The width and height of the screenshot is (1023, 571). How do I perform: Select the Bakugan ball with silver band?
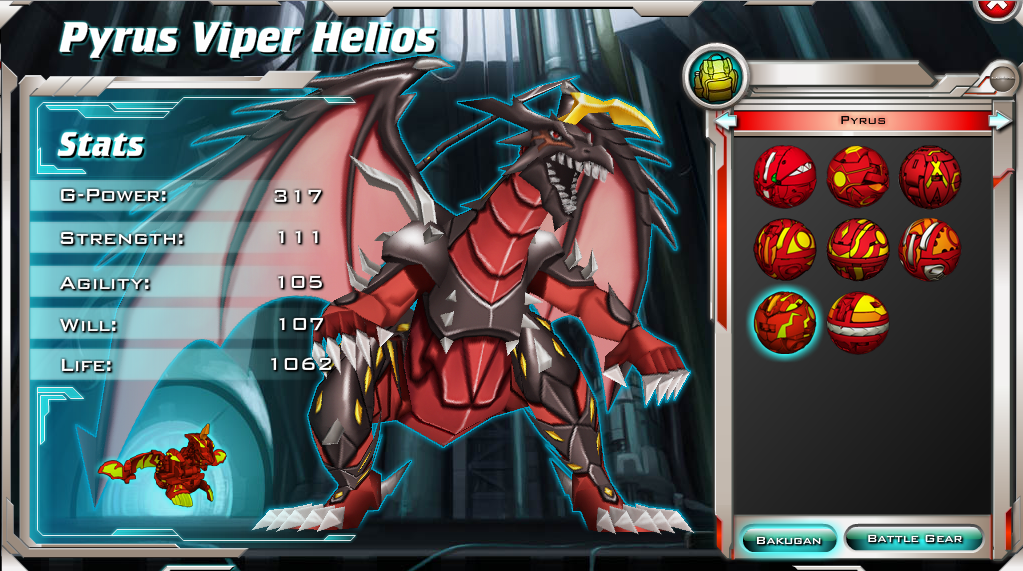coord(858,322)
